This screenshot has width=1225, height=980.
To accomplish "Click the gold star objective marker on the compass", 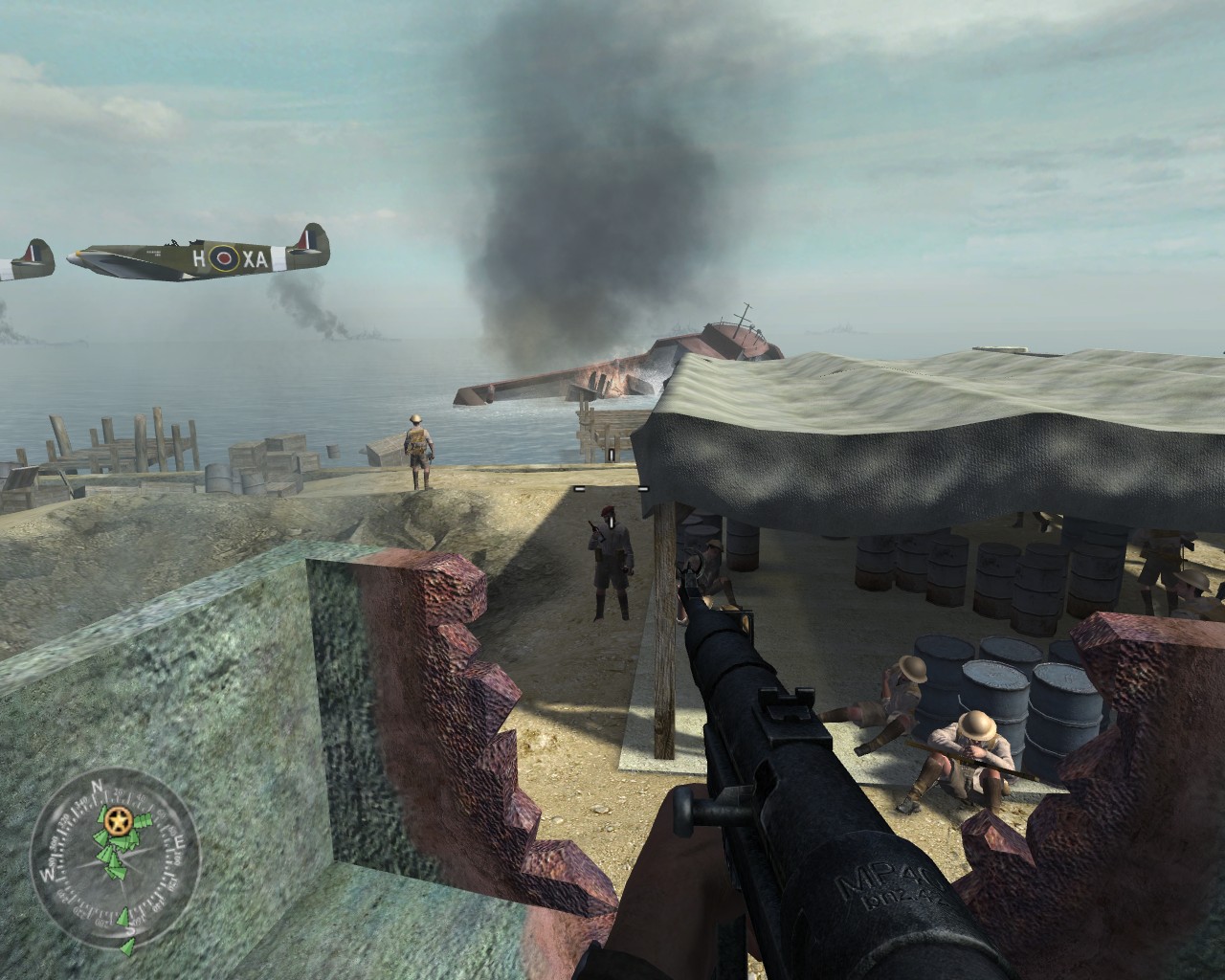I will [x=120, y=819].
